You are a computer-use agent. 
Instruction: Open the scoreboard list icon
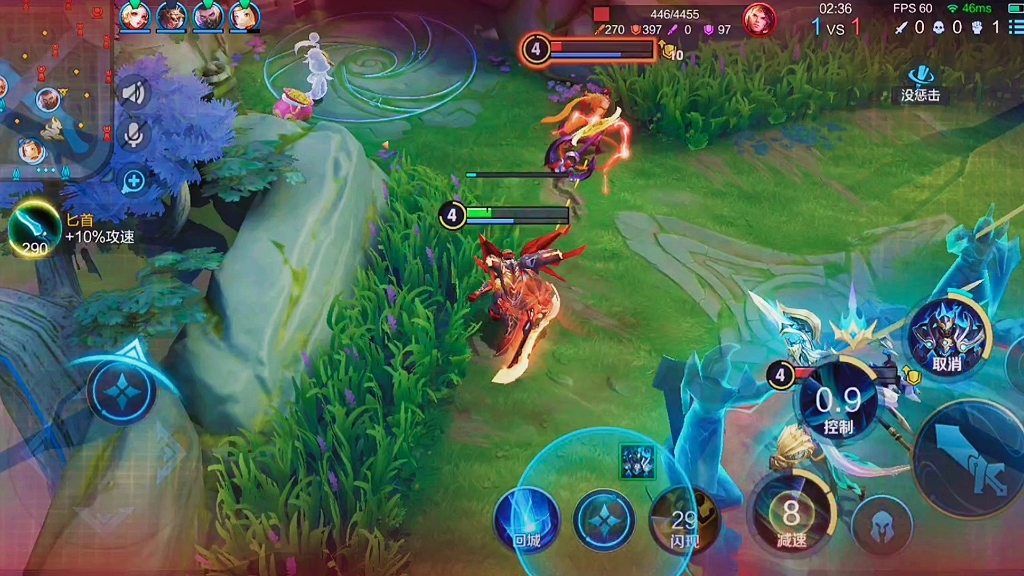(1016, 28)
